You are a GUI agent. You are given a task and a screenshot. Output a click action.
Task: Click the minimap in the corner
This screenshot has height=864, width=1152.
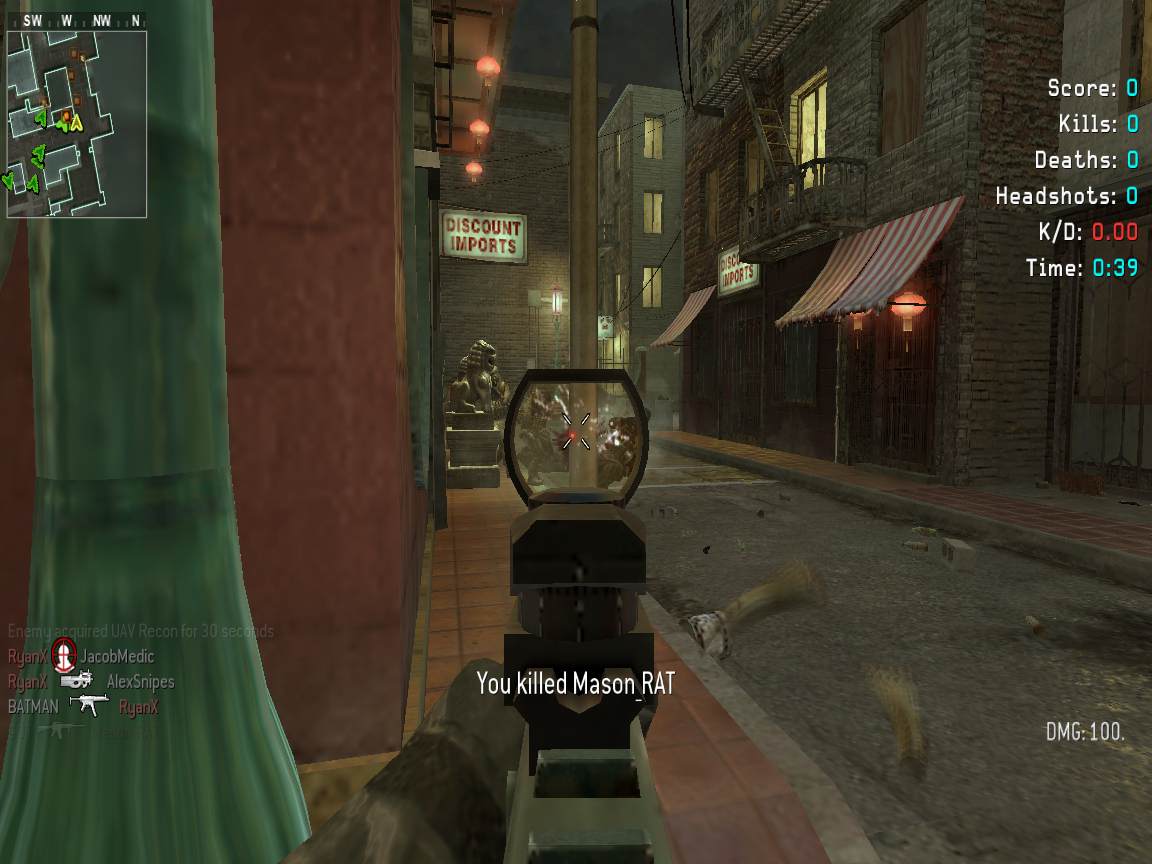click(77, 123)
